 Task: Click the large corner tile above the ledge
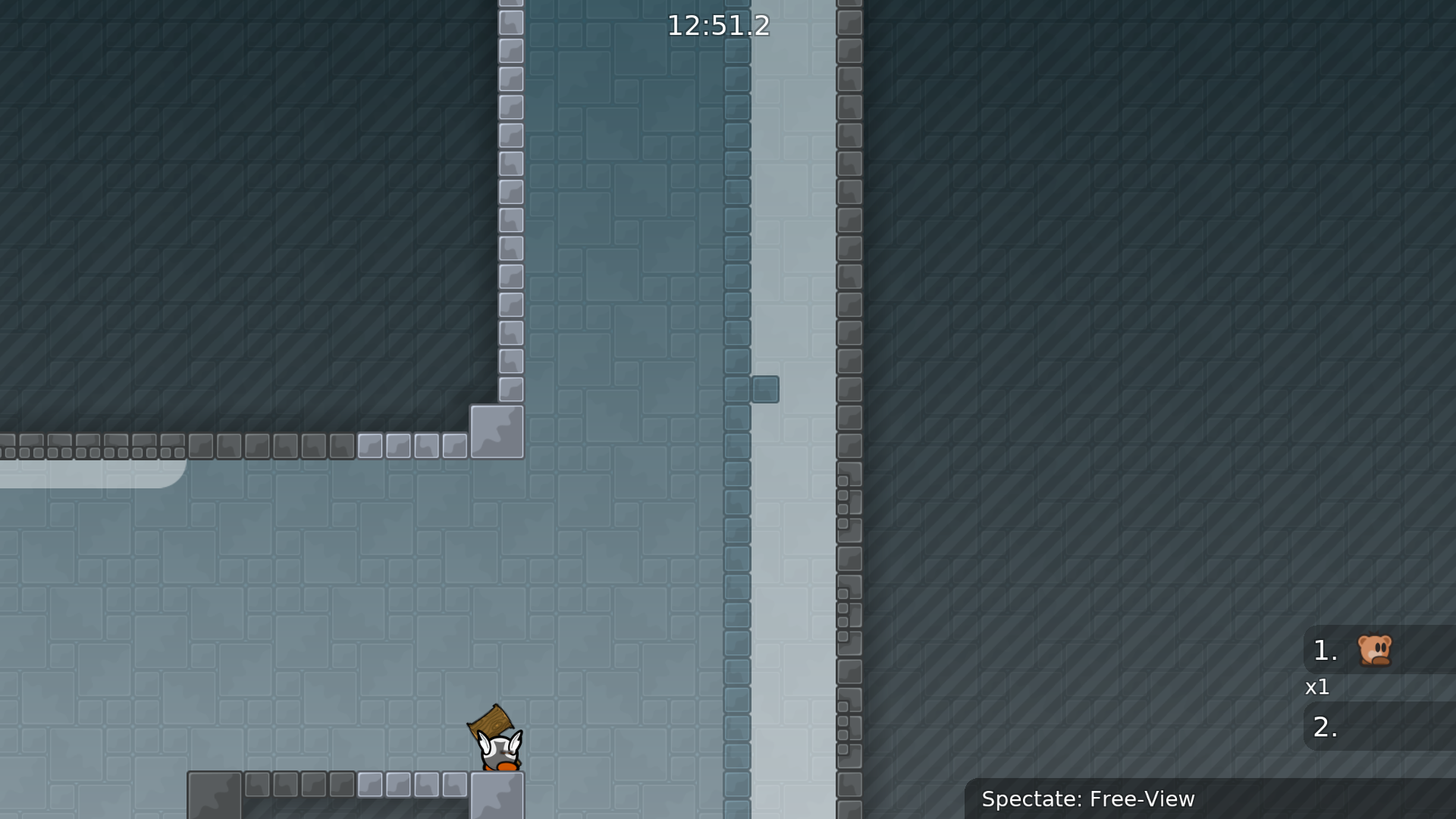tap(497, 430)
